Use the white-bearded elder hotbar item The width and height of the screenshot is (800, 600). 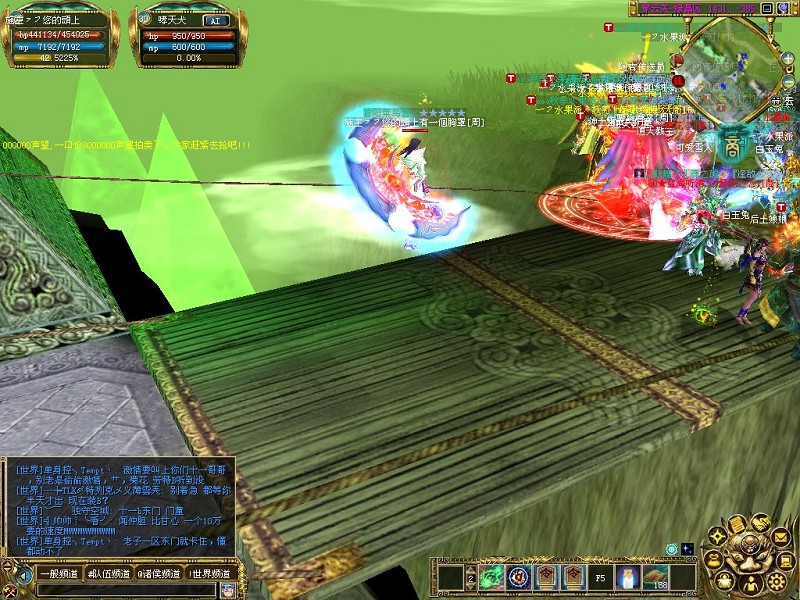628,577
